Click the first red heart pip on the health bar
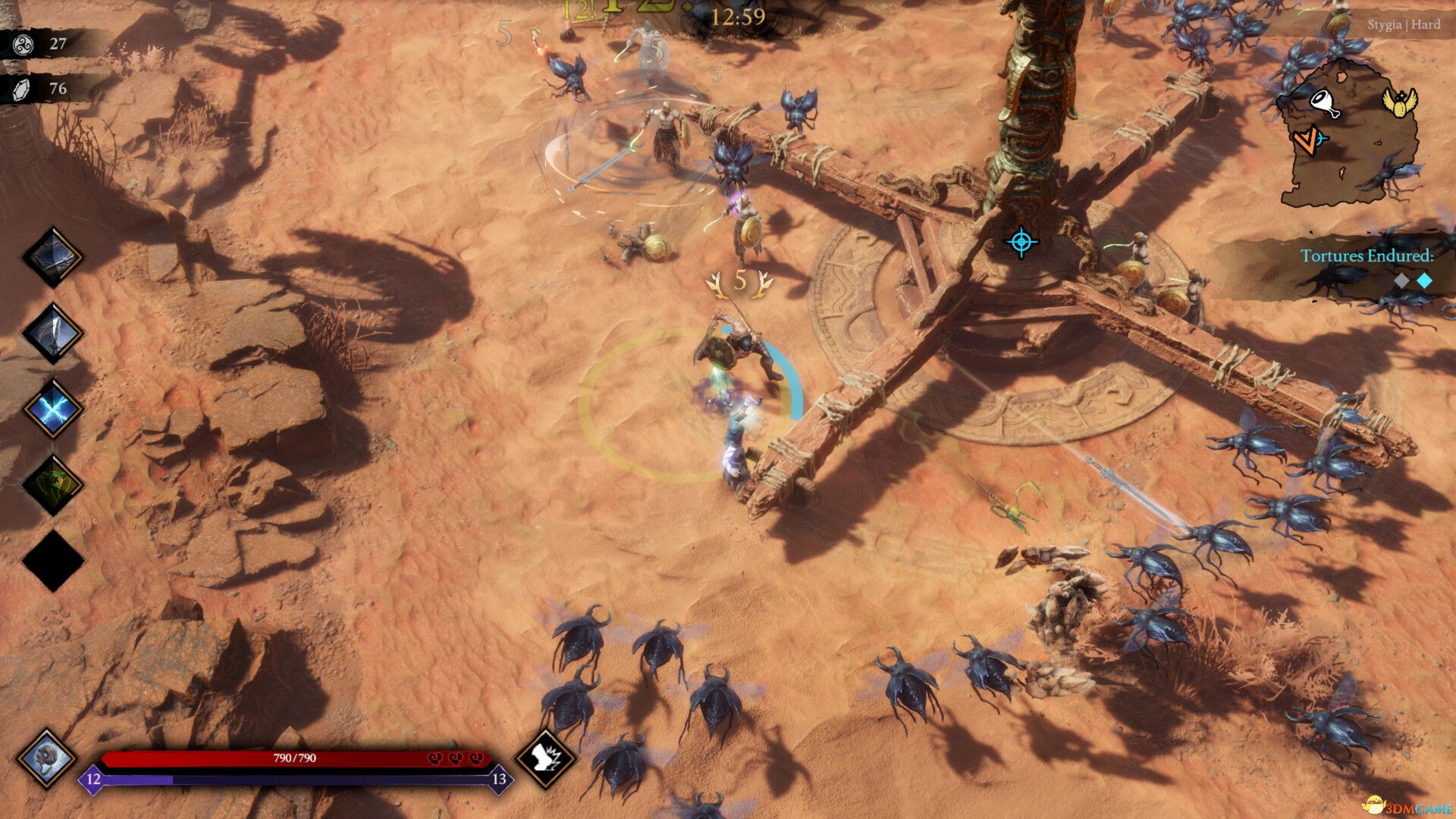The image size is (1456, 819). pos(435,758)
